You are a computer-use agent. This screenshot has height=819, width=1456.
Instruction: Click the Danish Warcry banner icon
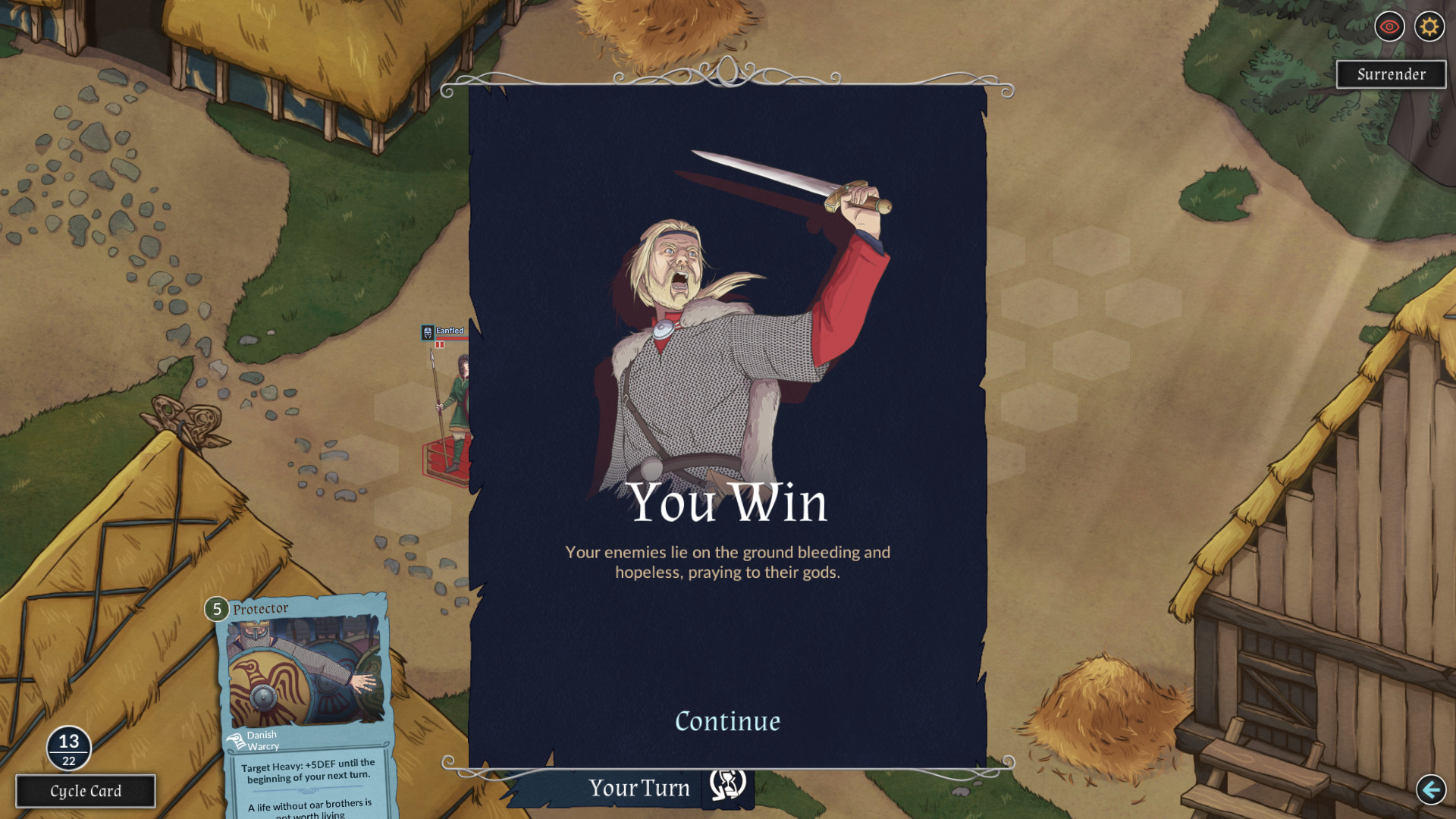(x=237, y=741)
